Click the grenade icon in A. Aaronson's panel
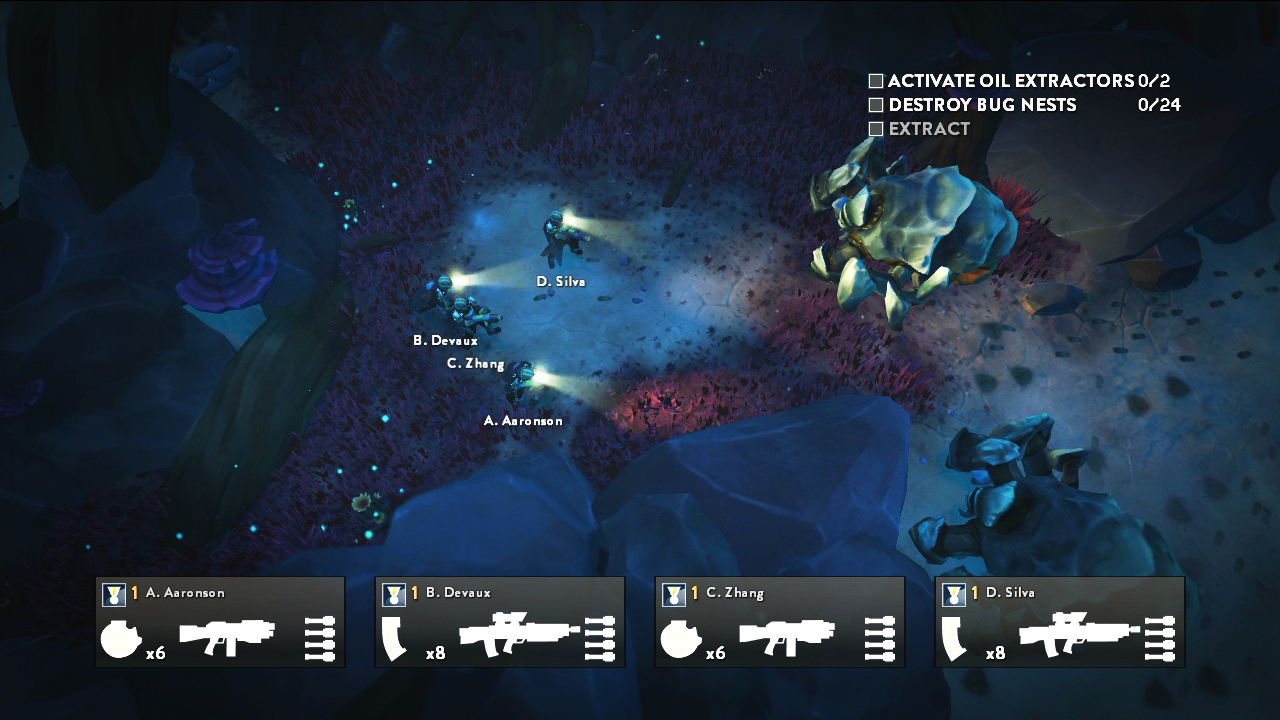This screenshot has height=720, width=1280. (x=121, y=639)
